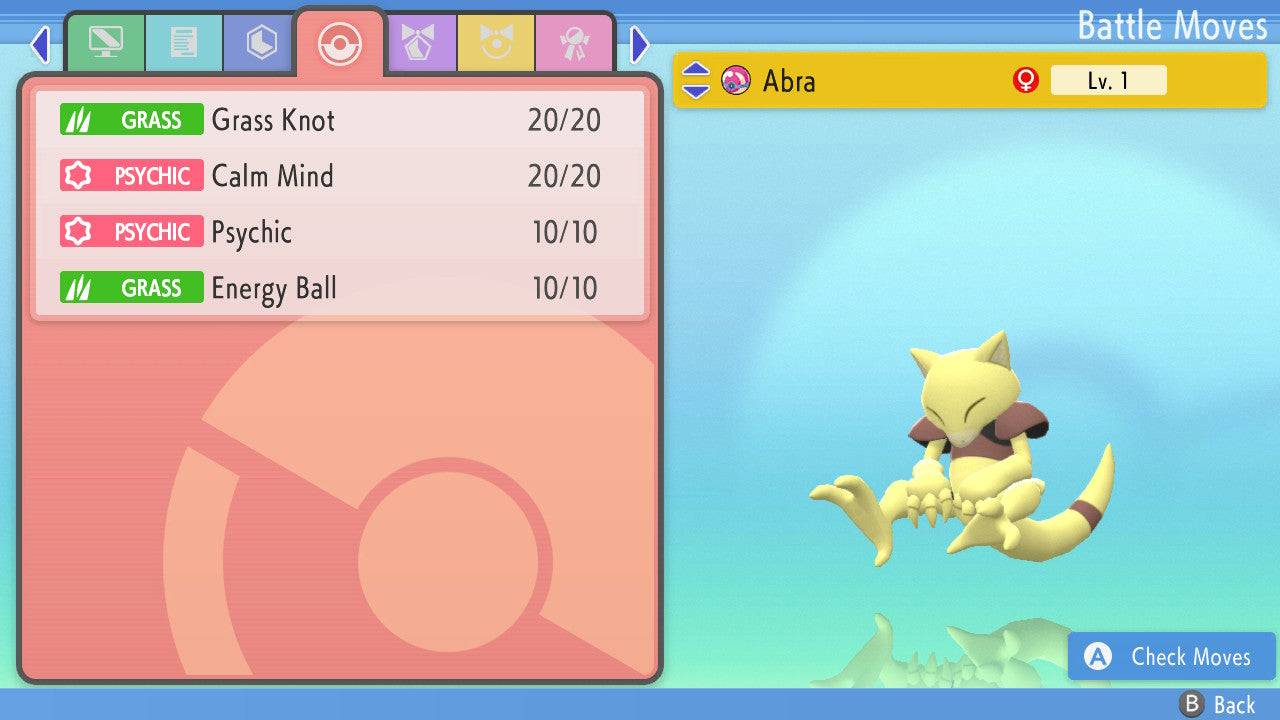Switch to the Battle Moves page header
Image resolution: width=1280 pixels, height=720 pixels.
(x=1172, y=26)
